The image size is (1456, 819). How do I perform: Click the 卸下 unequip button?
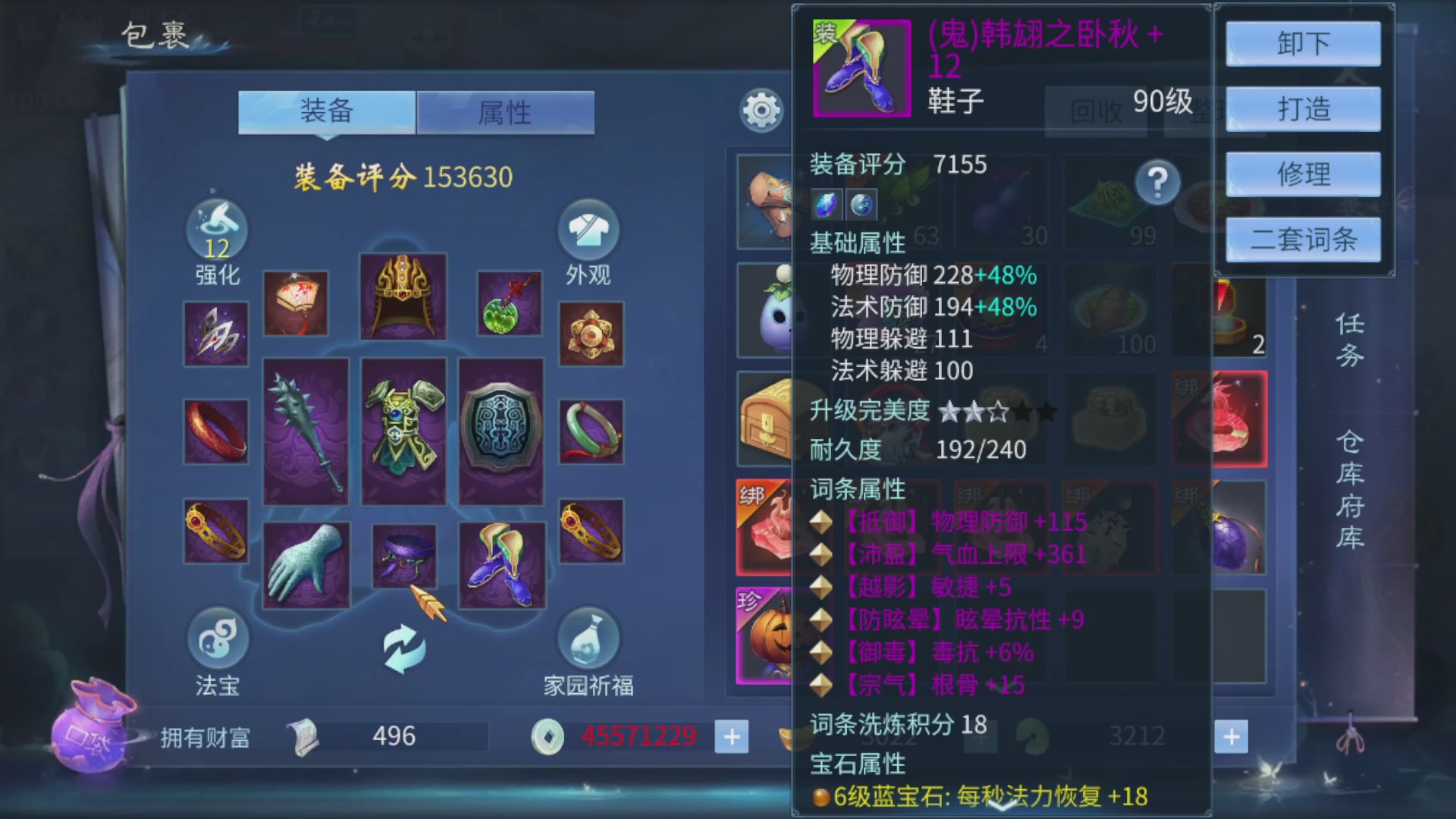point(1302,43)
